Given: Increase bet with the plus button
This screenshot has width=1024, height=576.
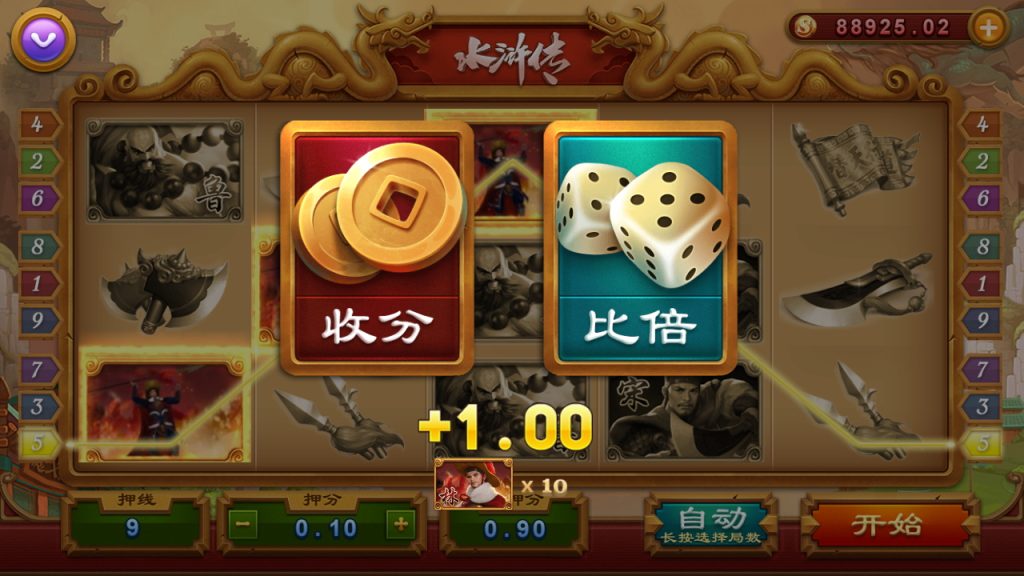Looking at the screenshot, I should (x=400, y=524).
